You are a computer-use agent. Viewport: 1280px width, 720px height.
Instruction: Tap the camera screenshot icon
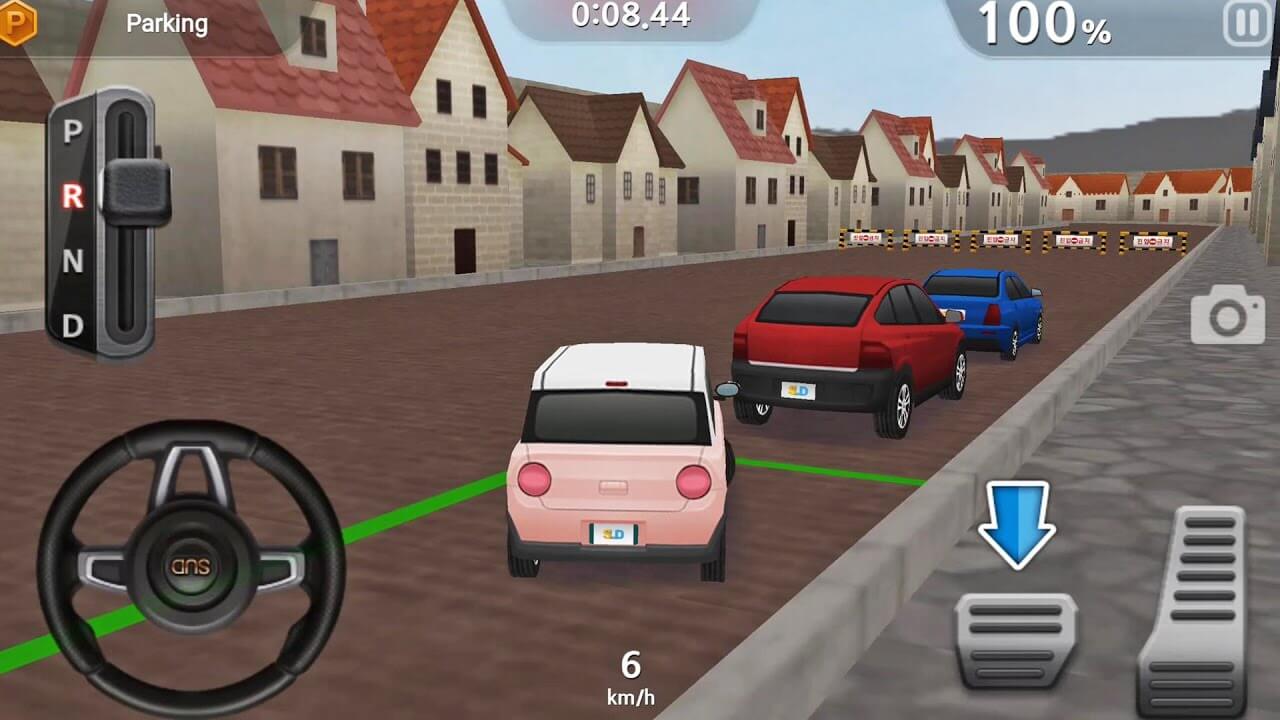tap(1228, 318)
